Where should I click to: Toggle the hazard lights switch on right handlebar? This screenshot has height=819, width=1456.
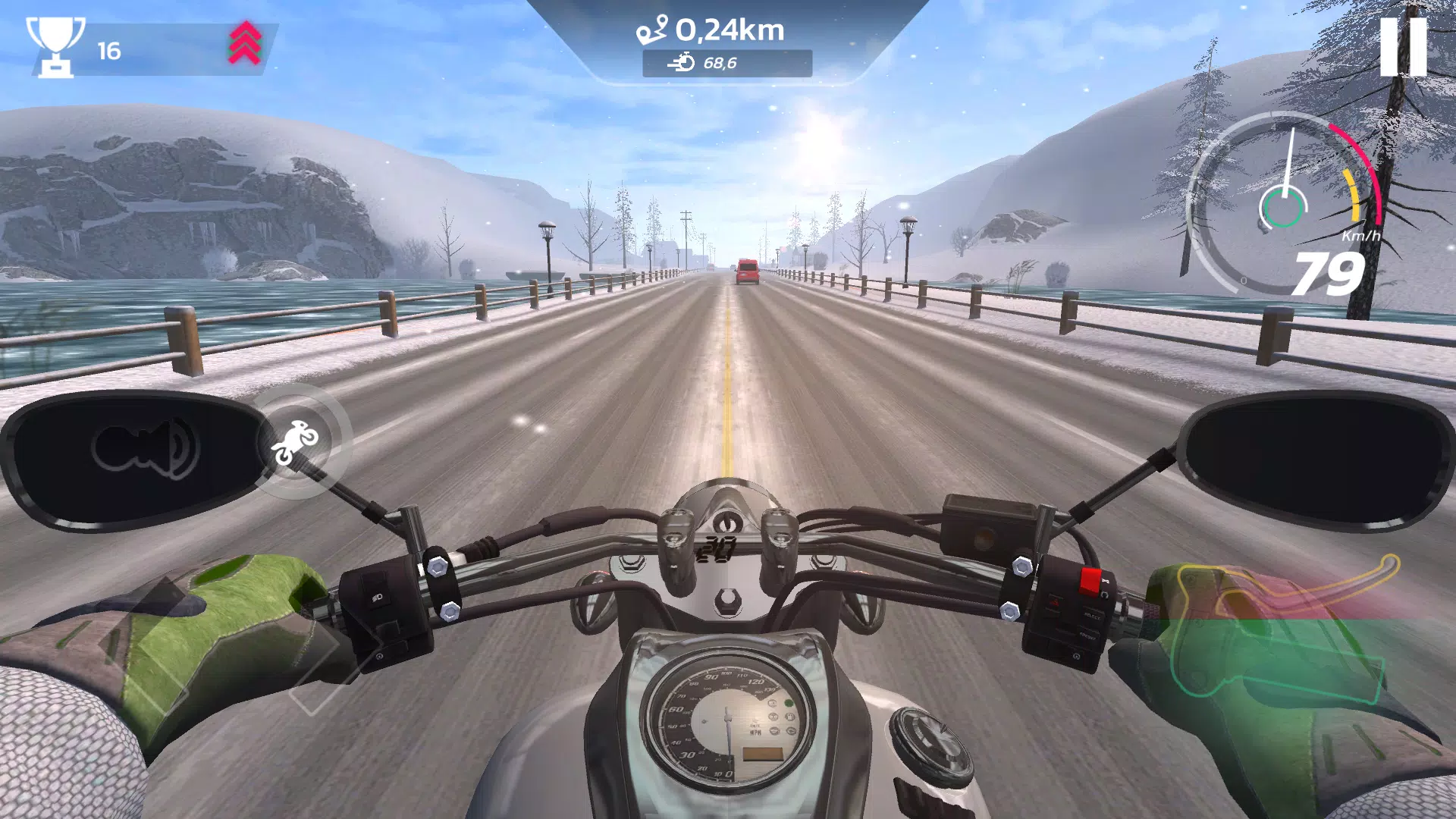pyautogui.click(x=1054, y=601)
